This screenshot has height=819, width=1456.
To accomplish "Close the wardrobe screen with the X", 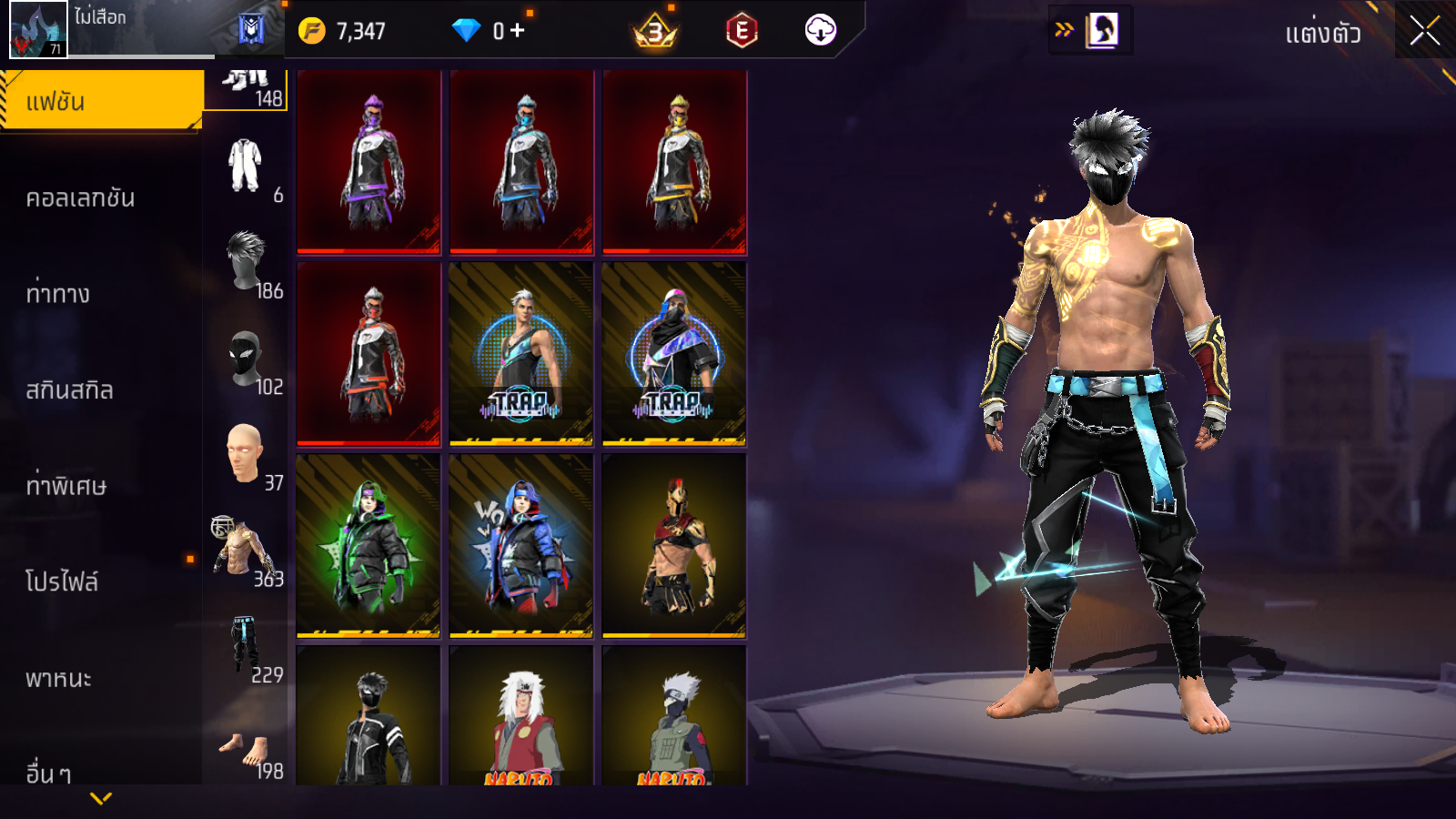I will (1425, 31).
